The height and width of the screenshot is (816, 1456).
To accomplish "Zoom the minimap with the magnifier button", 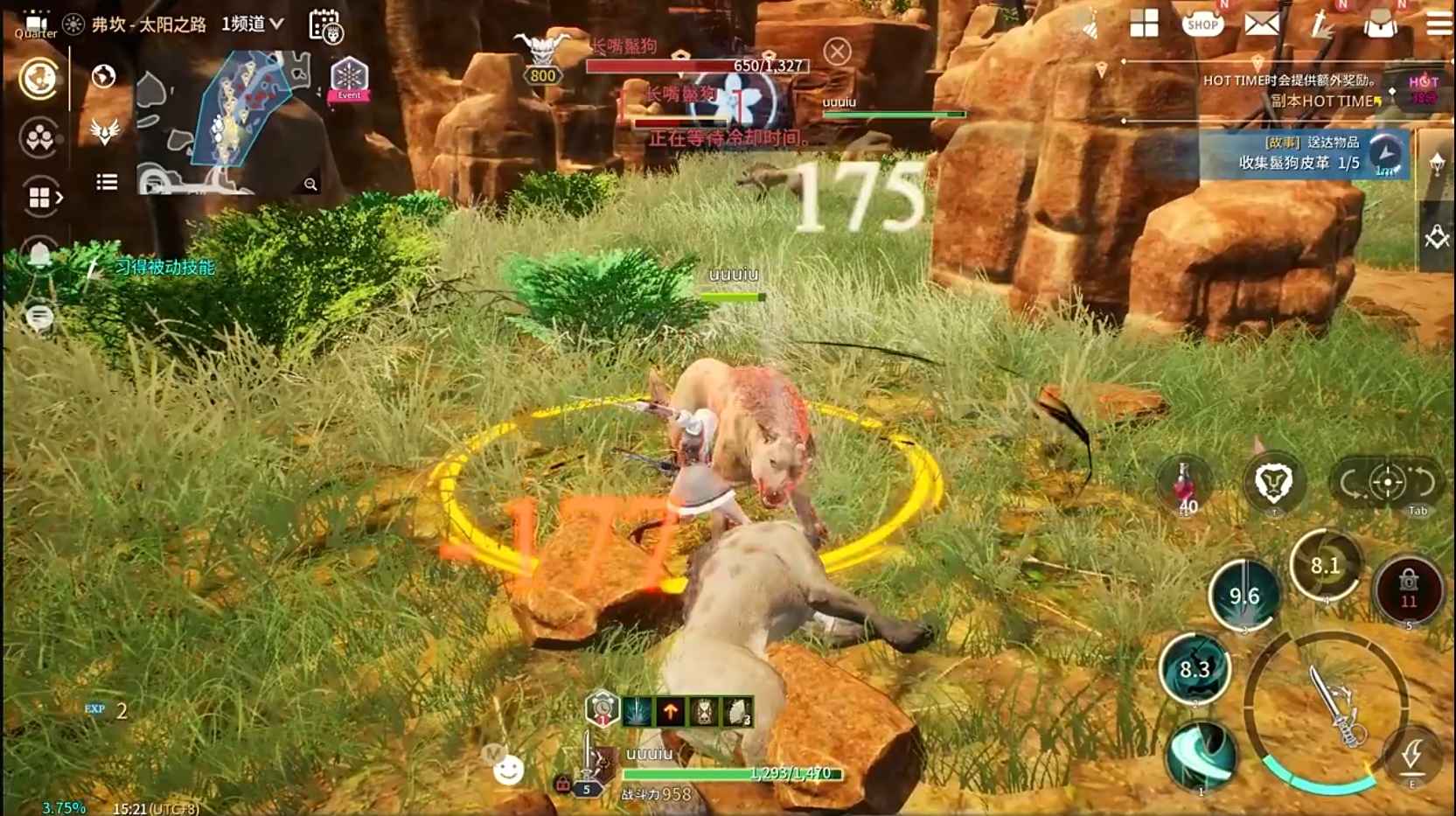I will (310, 185).
